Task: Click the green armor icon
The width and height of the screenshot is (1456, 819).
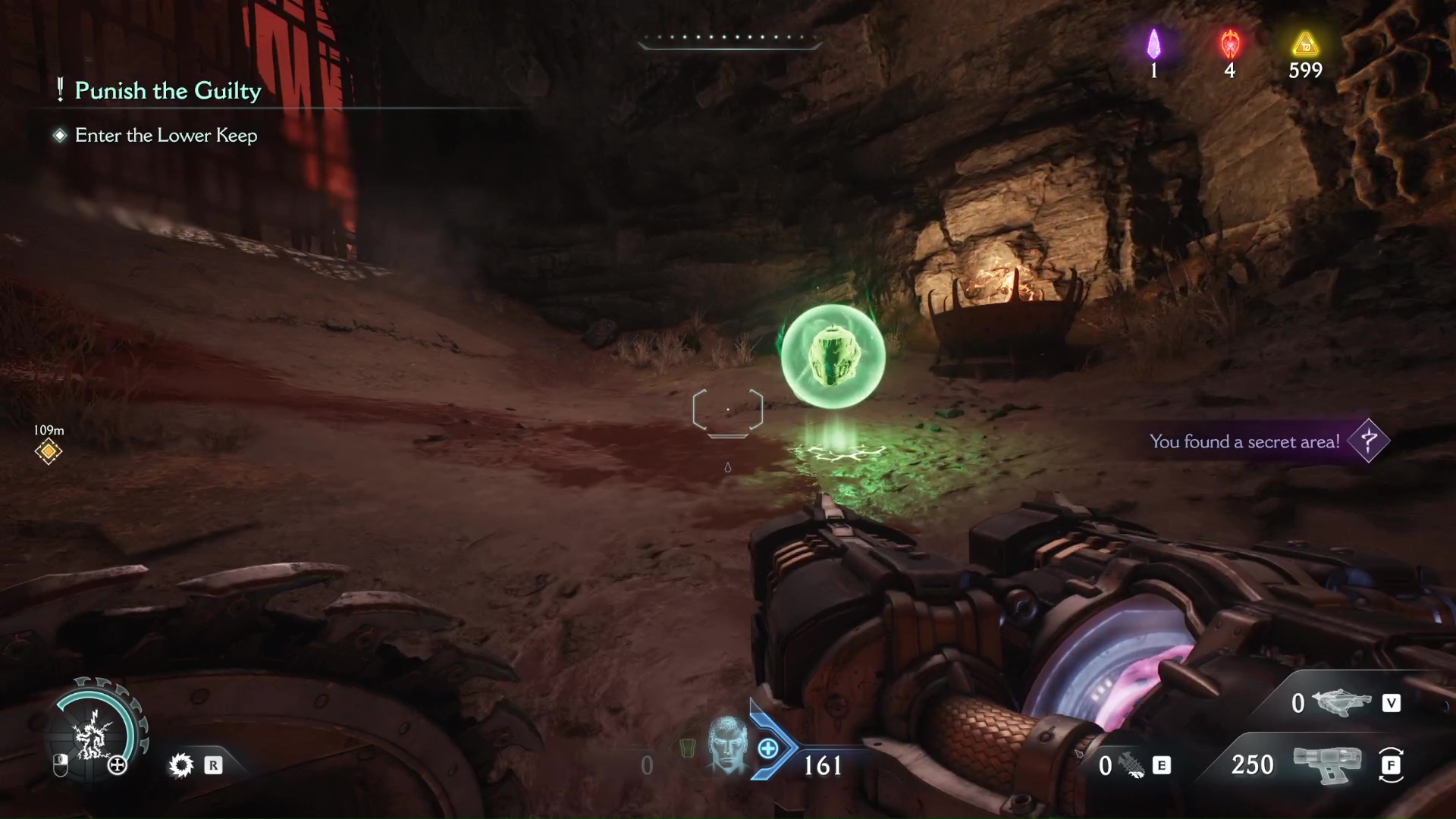Action: click(688, 748)
